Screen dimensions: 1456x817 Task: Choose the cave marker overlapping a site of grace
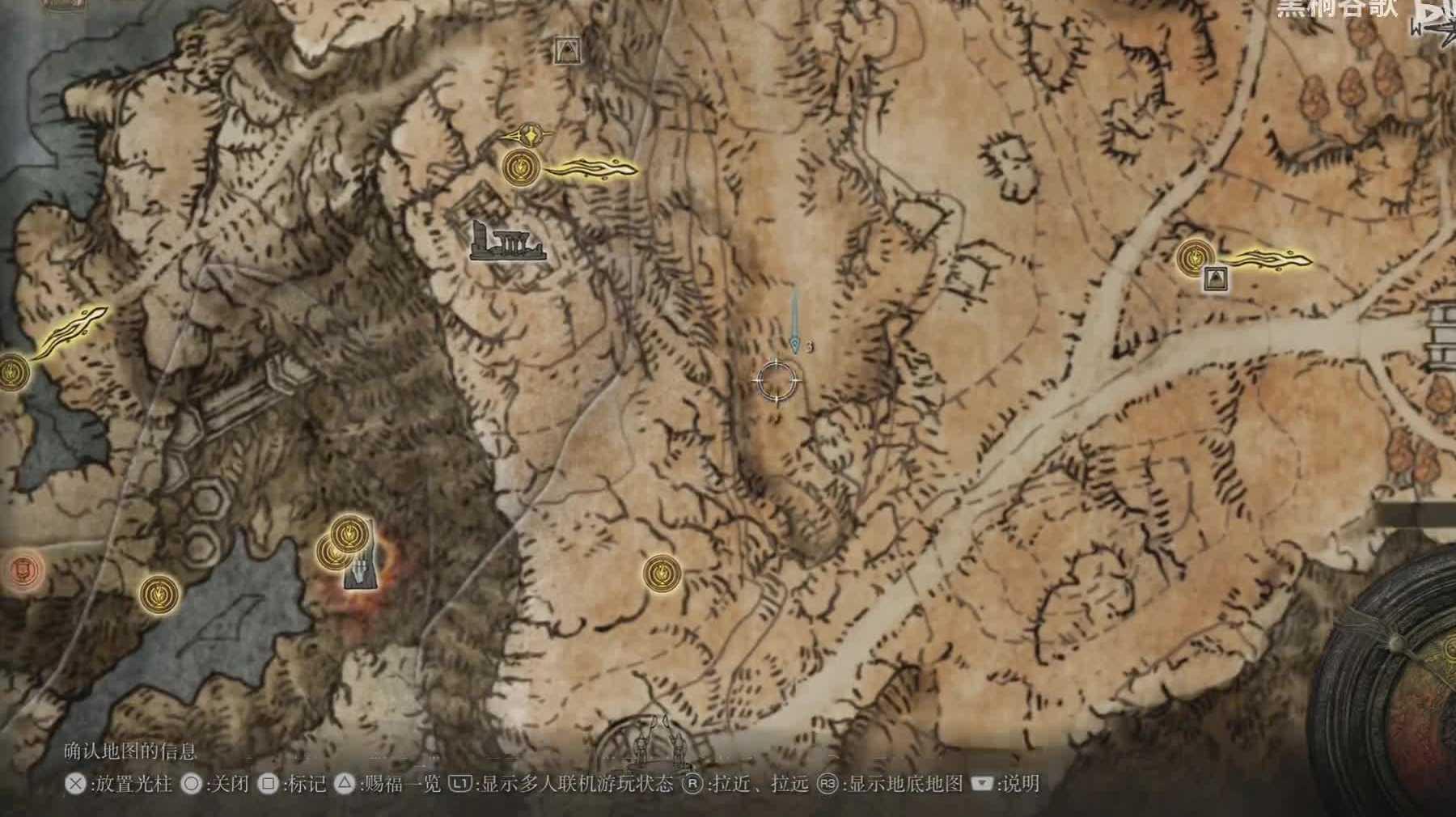click(x=1213, y=279)
